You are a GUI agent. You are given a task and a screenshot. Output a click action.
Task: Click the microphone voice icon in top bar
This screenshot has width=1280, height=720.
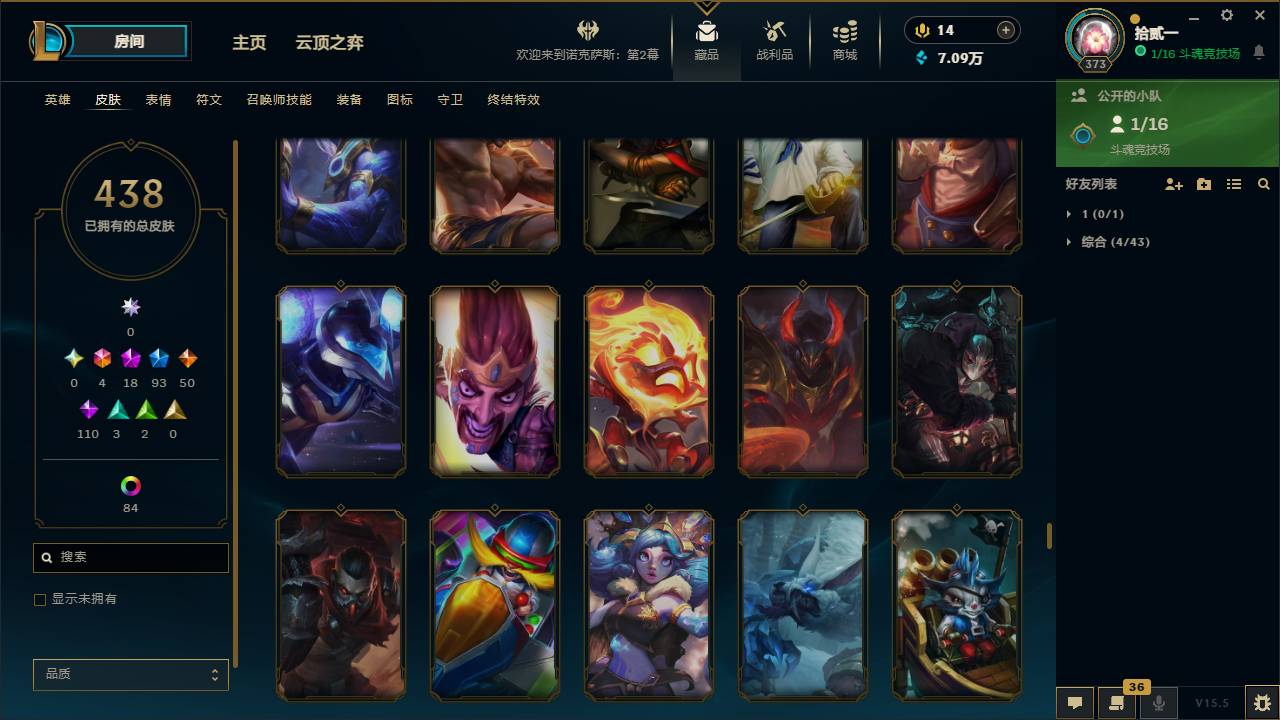(x=1160, y=703)
